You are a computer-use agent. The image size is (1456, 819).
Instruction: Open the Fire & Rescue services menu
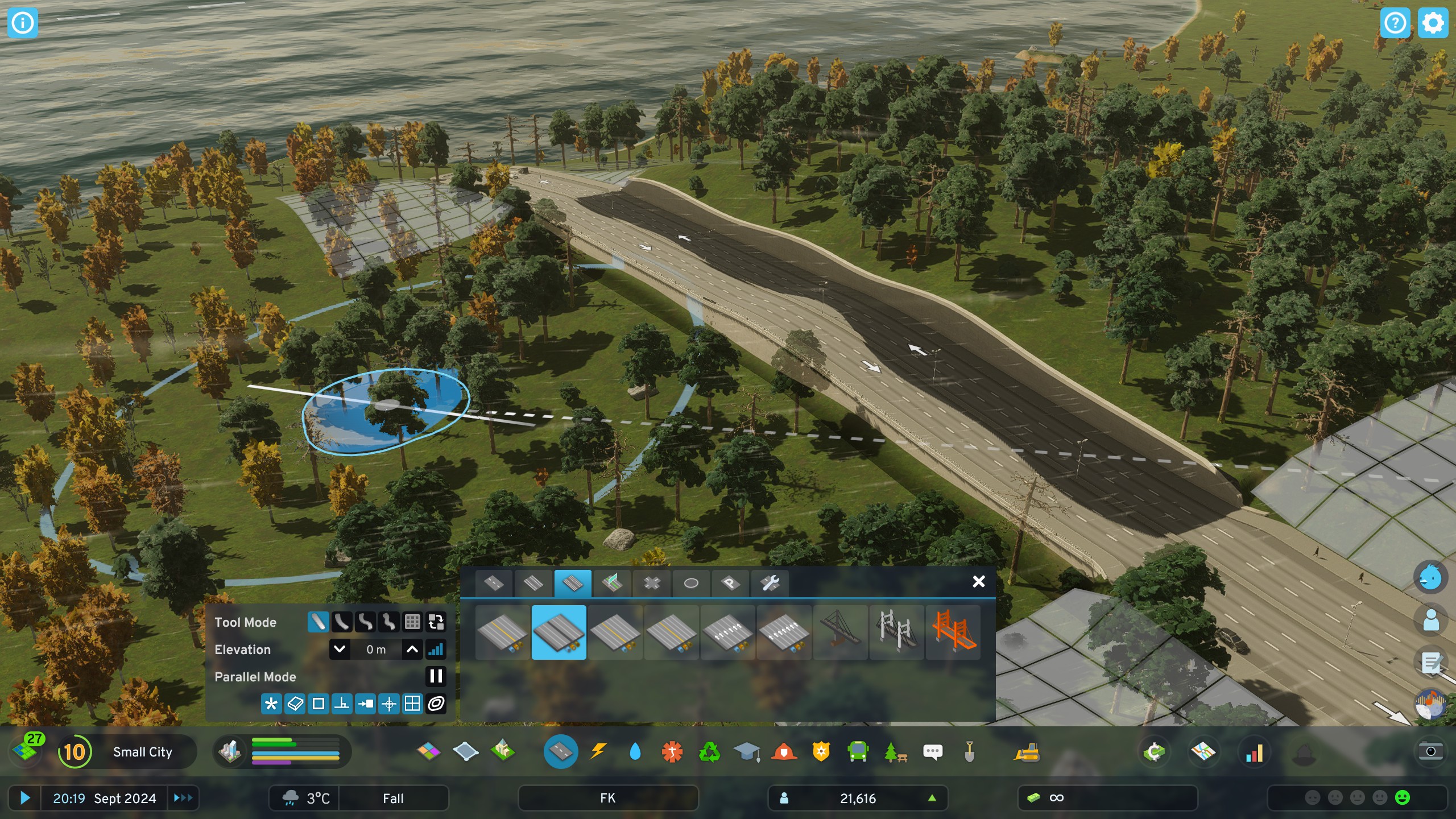click(x=784, y=752)
